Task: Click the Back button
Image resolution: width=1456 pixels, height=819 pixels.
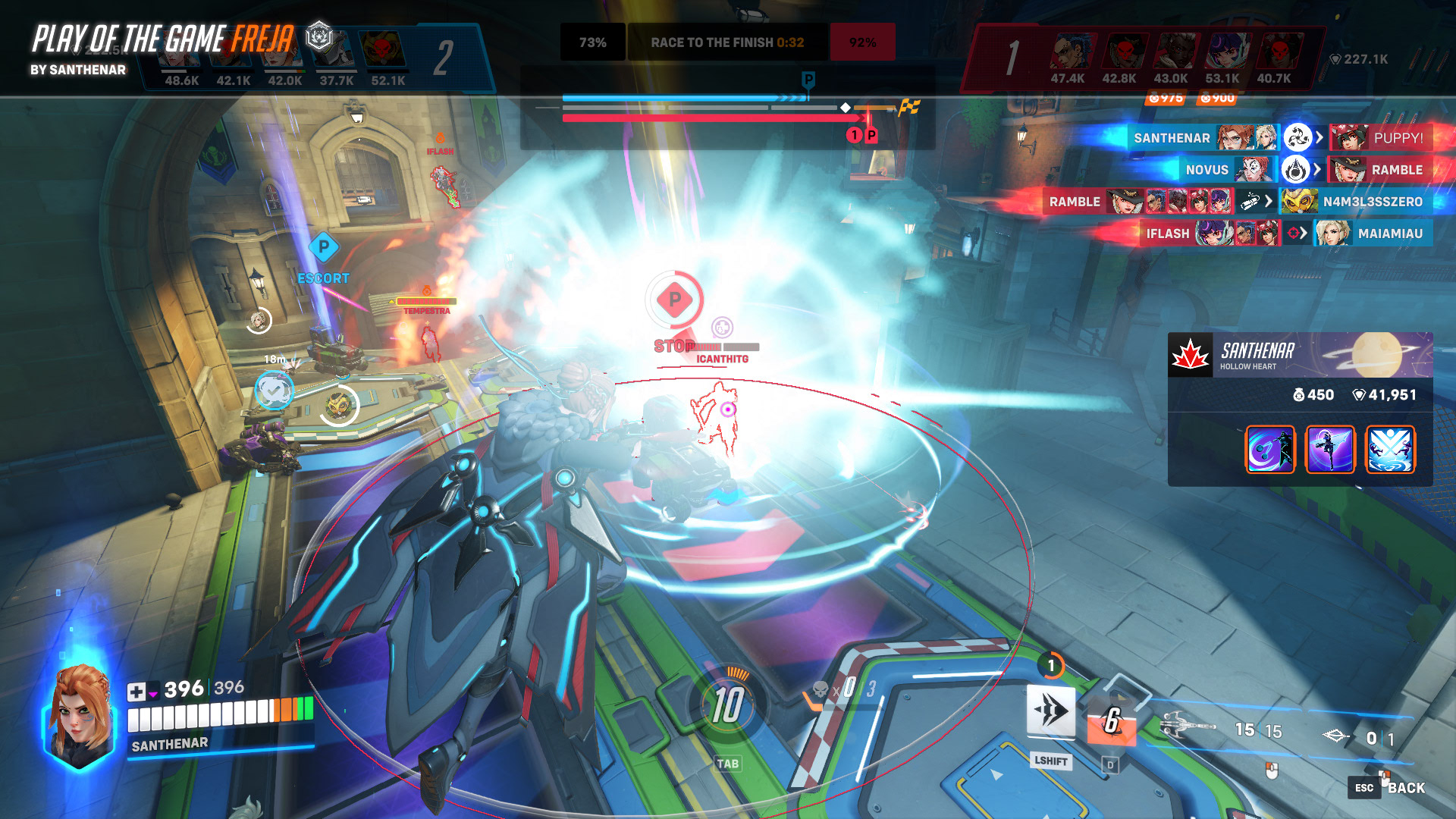Action: pos(1405,788)
